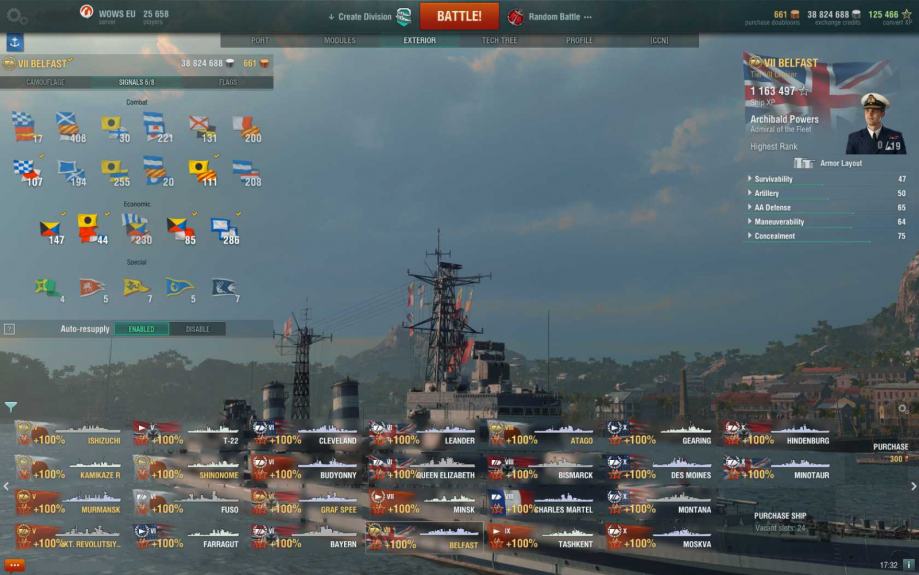The image size is (919, 575).
Task: Expand the Concealment stats section
Action: (x=774, y=236)
